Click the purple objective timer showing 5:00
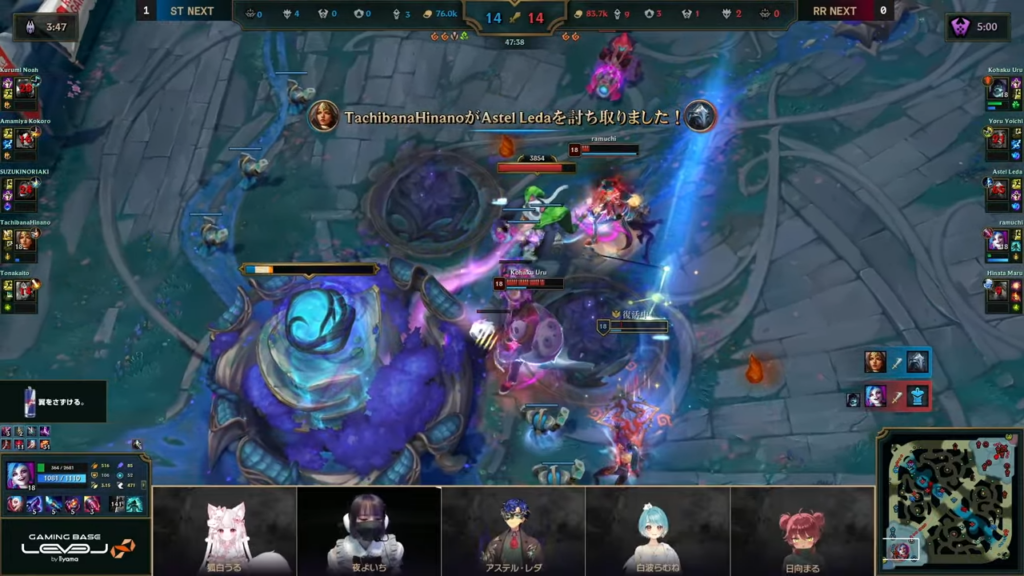 [977, 27]
